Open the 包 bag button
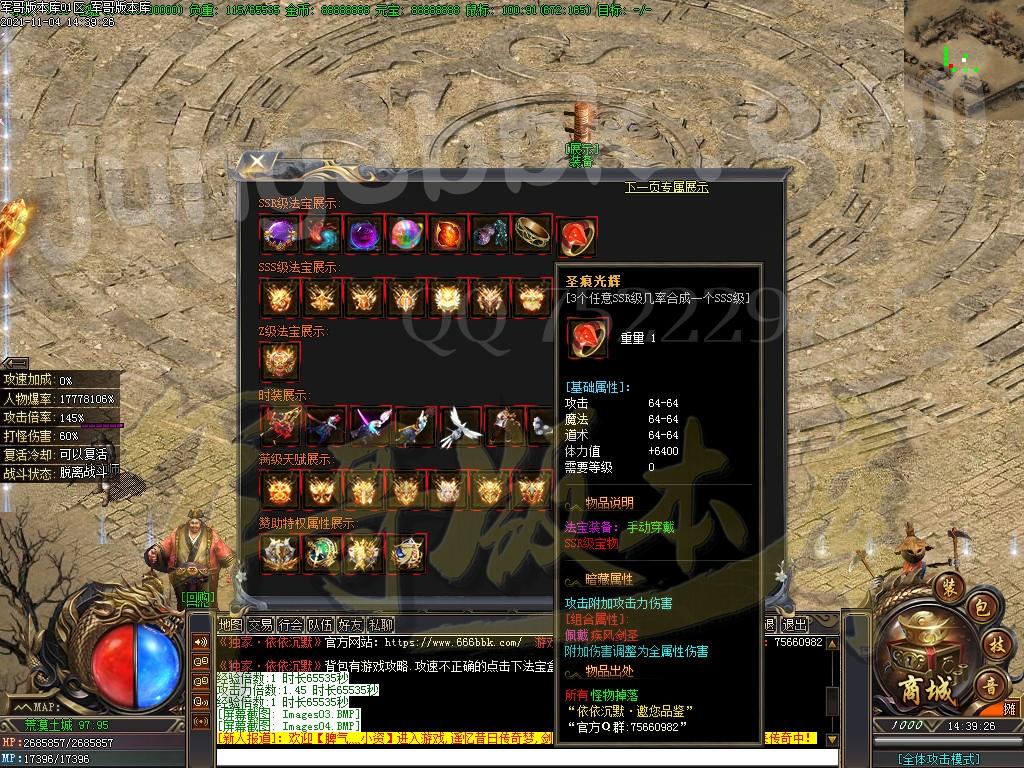This screenshot has width=1024, height=768. 981,607
